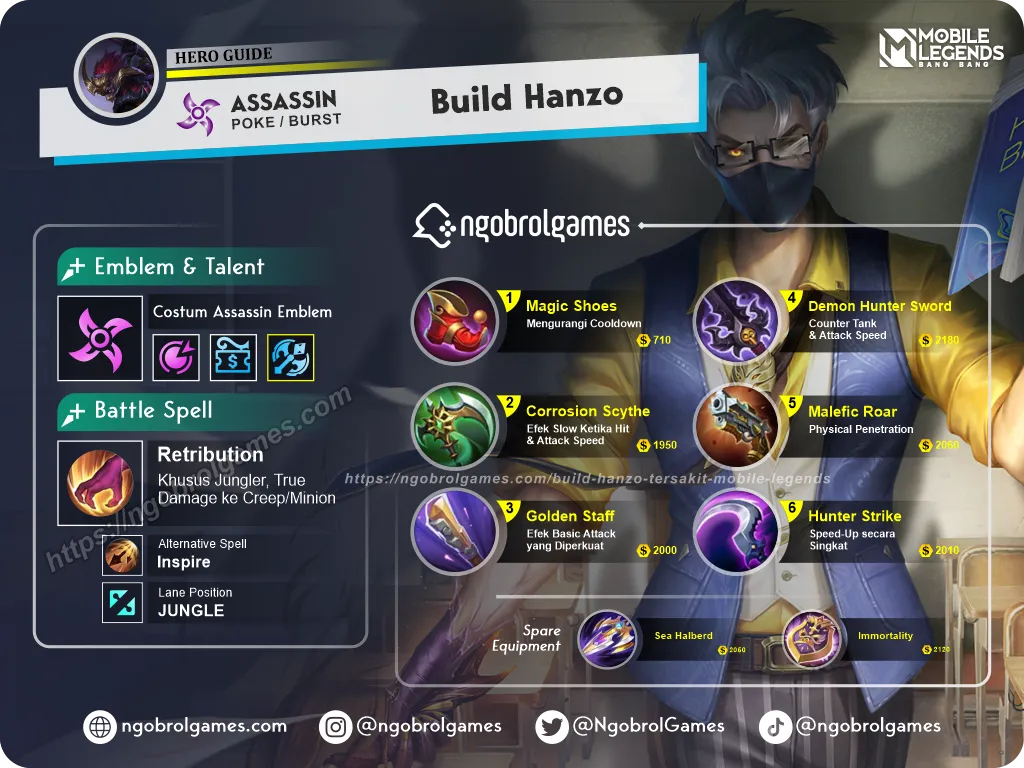This screenshot has width=1024, height=768.
Task: Open the Twitter @NgobrolGames handle
Action: point(629,726)
